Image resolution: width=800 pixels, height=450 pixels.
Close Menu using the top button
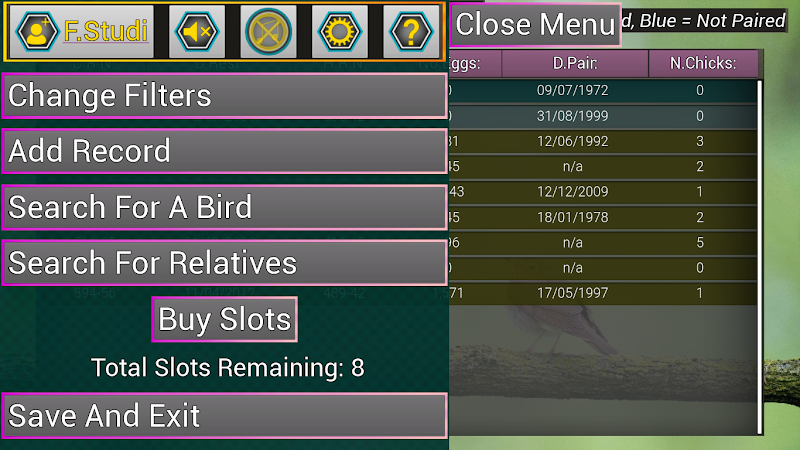click(535, 24)
